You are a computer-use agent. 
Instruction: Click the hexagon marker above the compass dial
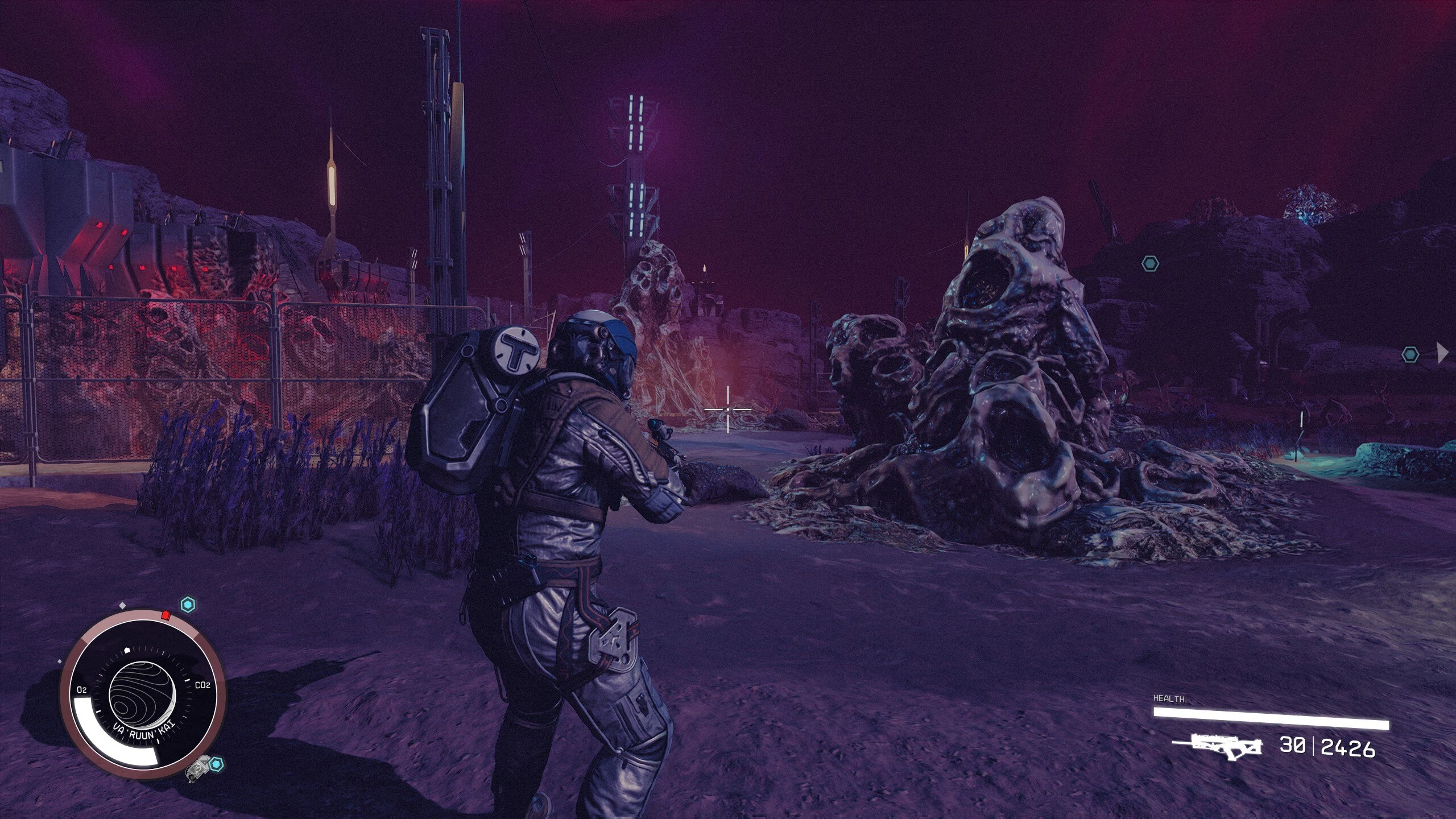click(188, 605)
